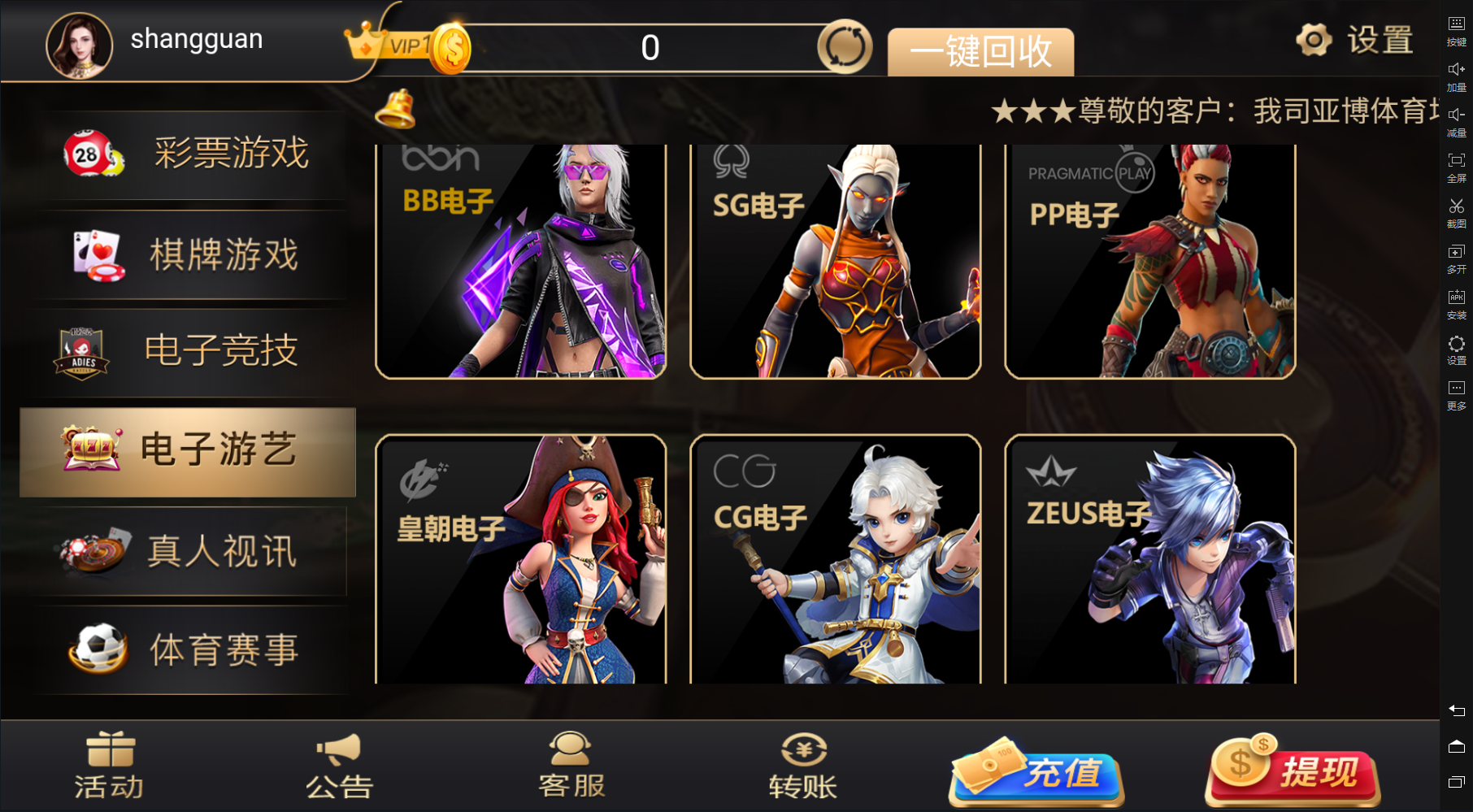Choose the CG电子 game tile

[835, 559]
